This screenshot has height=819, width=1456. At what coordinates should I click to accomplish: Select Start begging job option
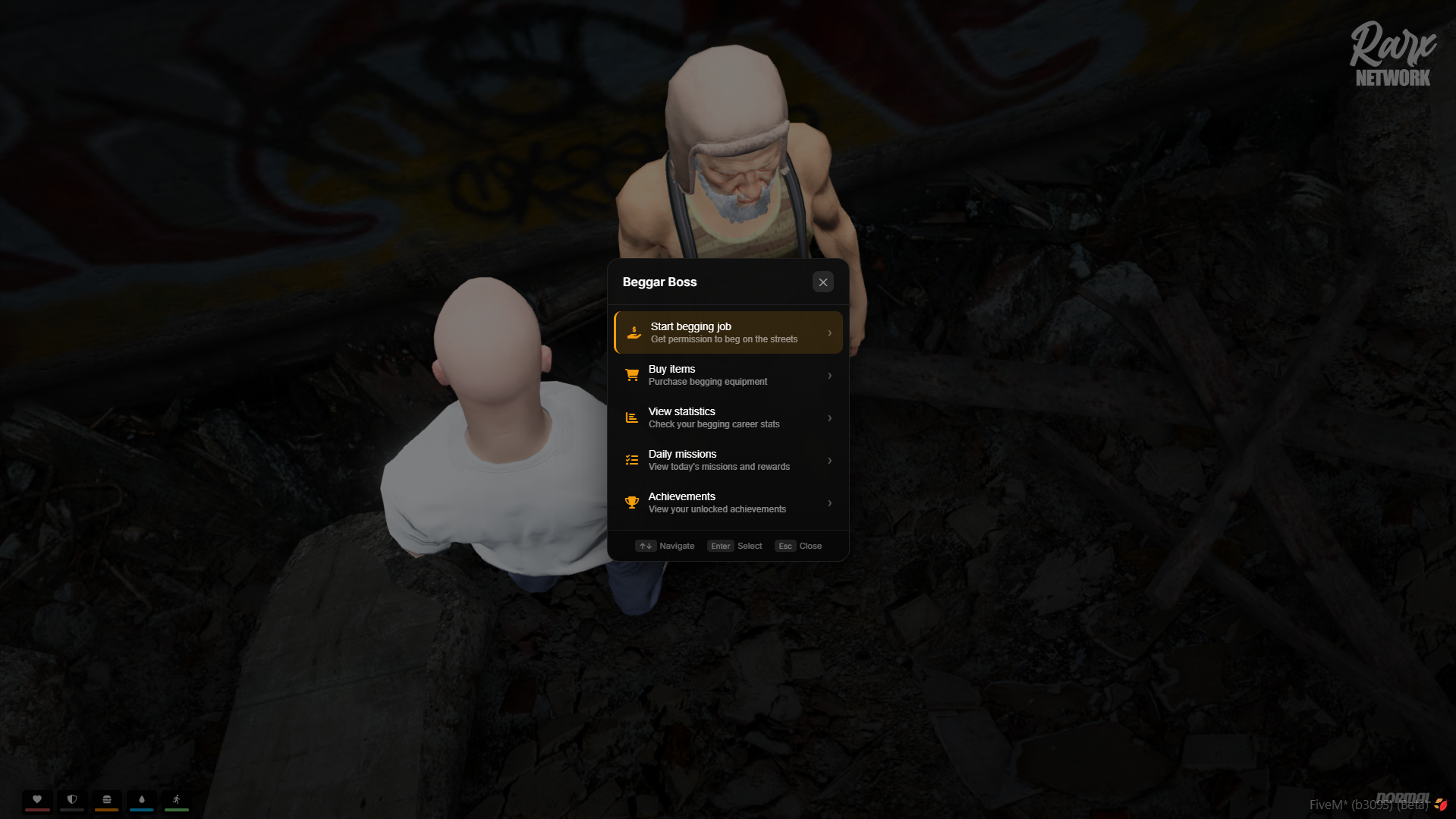pyautogui.click(x=728, y=332)
